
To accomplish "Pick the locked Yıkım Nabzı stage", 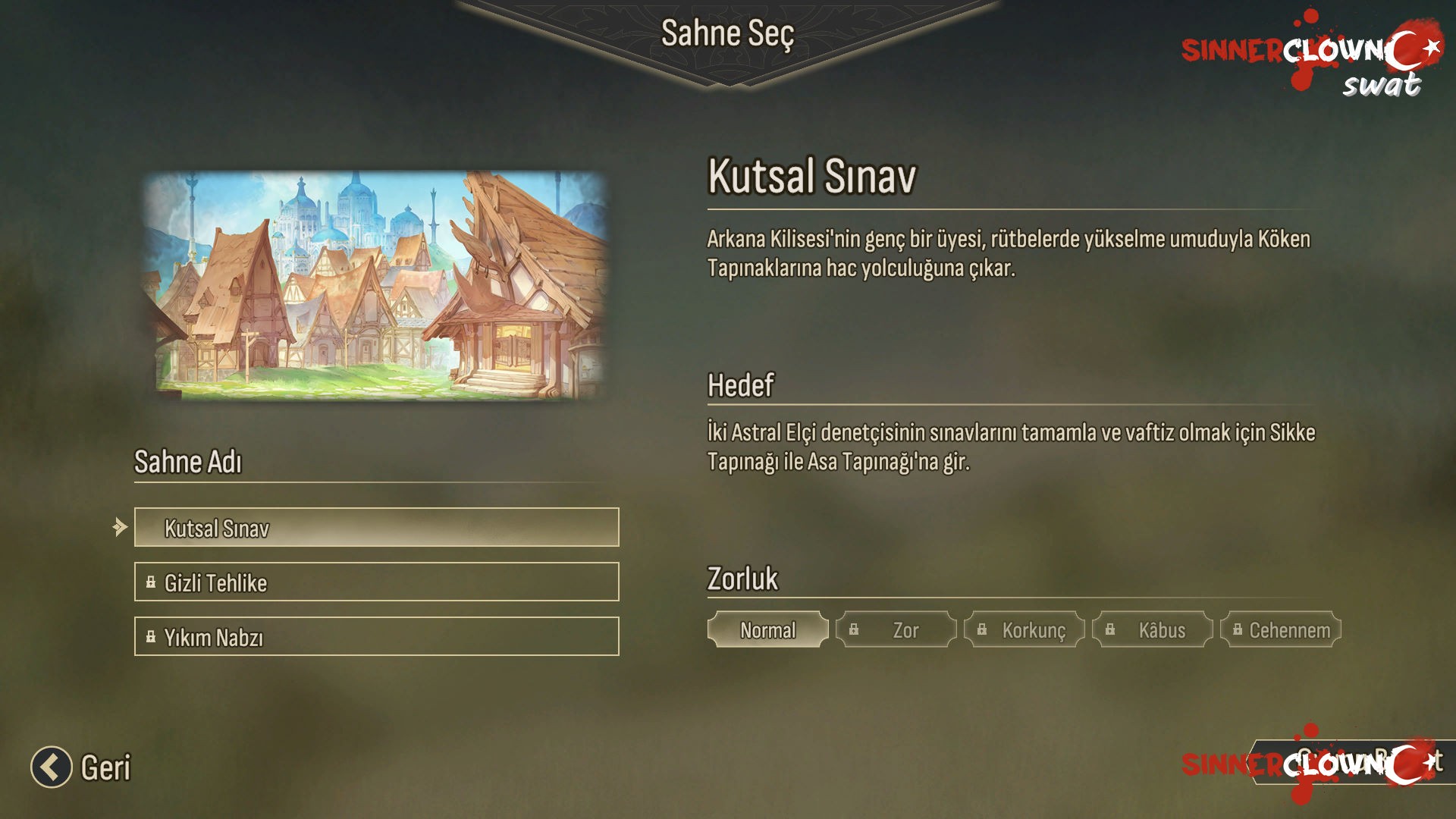I will pyautogui.click(x=376, y=637).
